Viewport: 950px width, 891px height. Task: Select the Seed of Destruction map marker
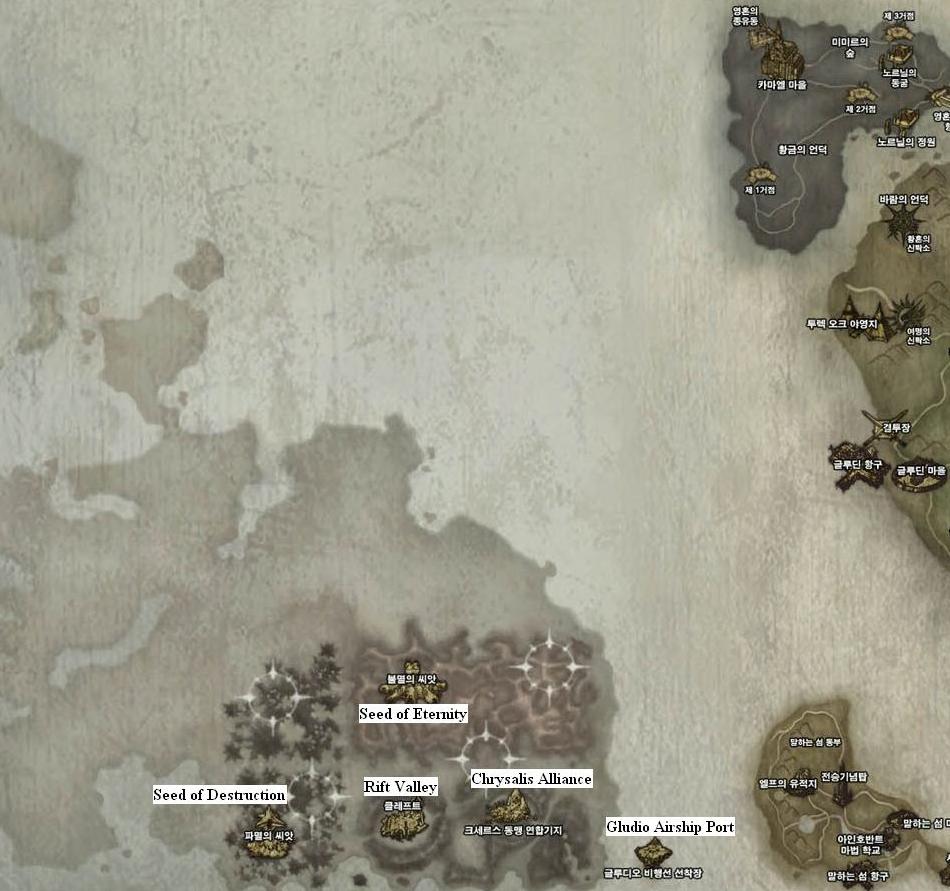click(x=269, y=845)
